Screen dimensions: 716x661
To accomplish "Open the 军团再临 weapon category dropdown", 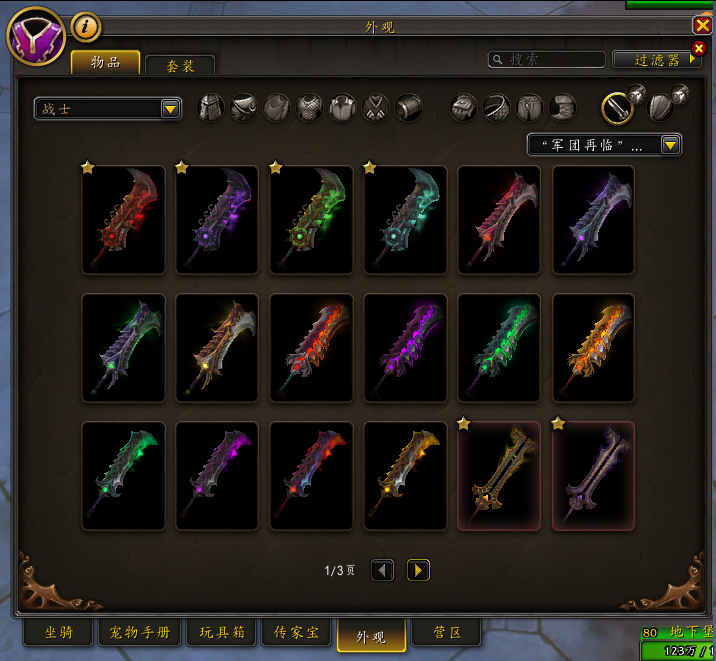I will click(x=604, y=145).
